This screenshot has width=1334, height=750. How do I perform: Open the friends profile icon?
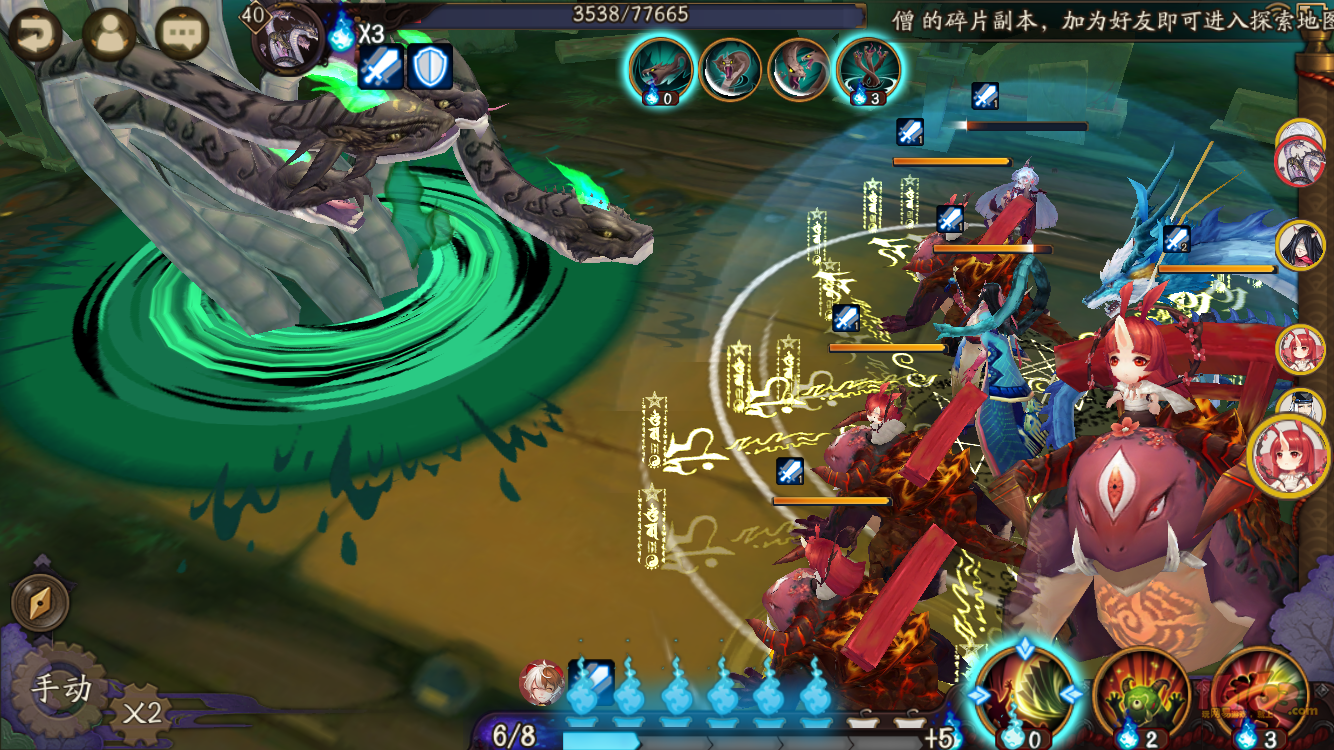tap(109, 34)
